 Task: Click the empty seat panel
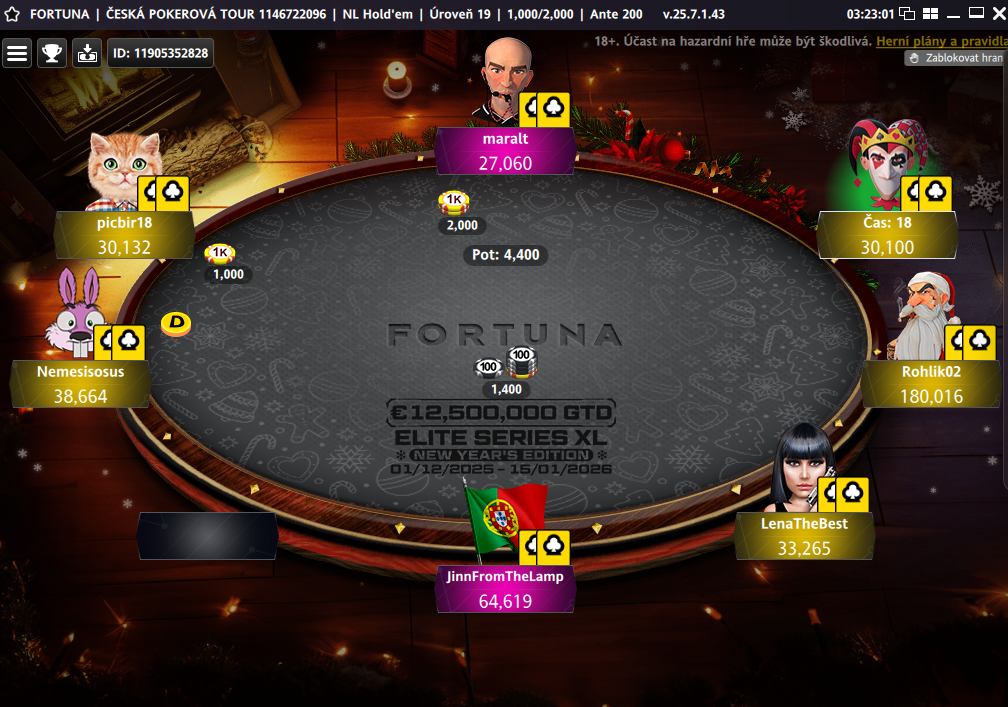point(207,536)
